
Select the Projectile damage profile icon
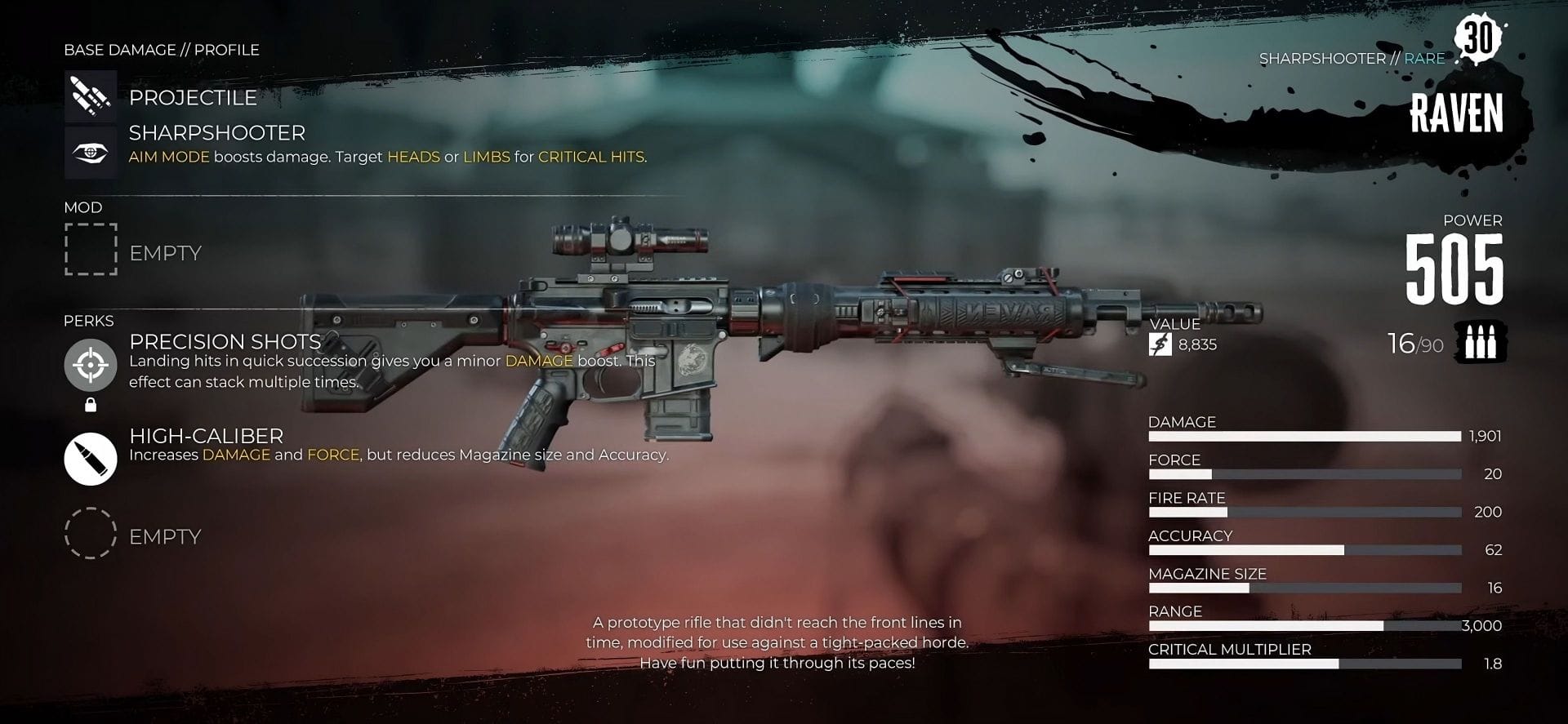pos(91,96)
